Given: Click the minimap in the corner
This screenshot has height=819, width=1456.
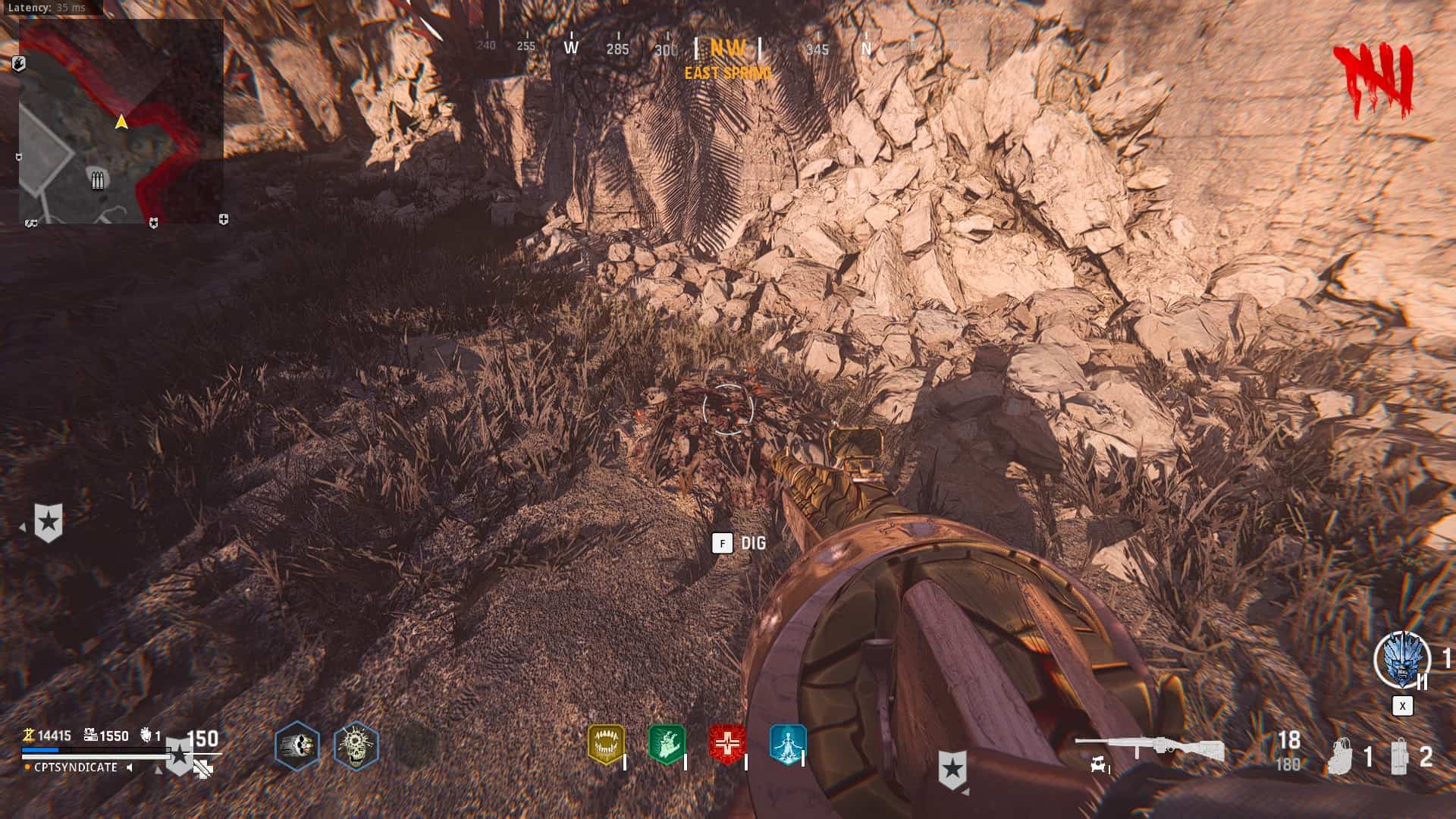Looking at the screenshot, I should (x=121, y=121).
